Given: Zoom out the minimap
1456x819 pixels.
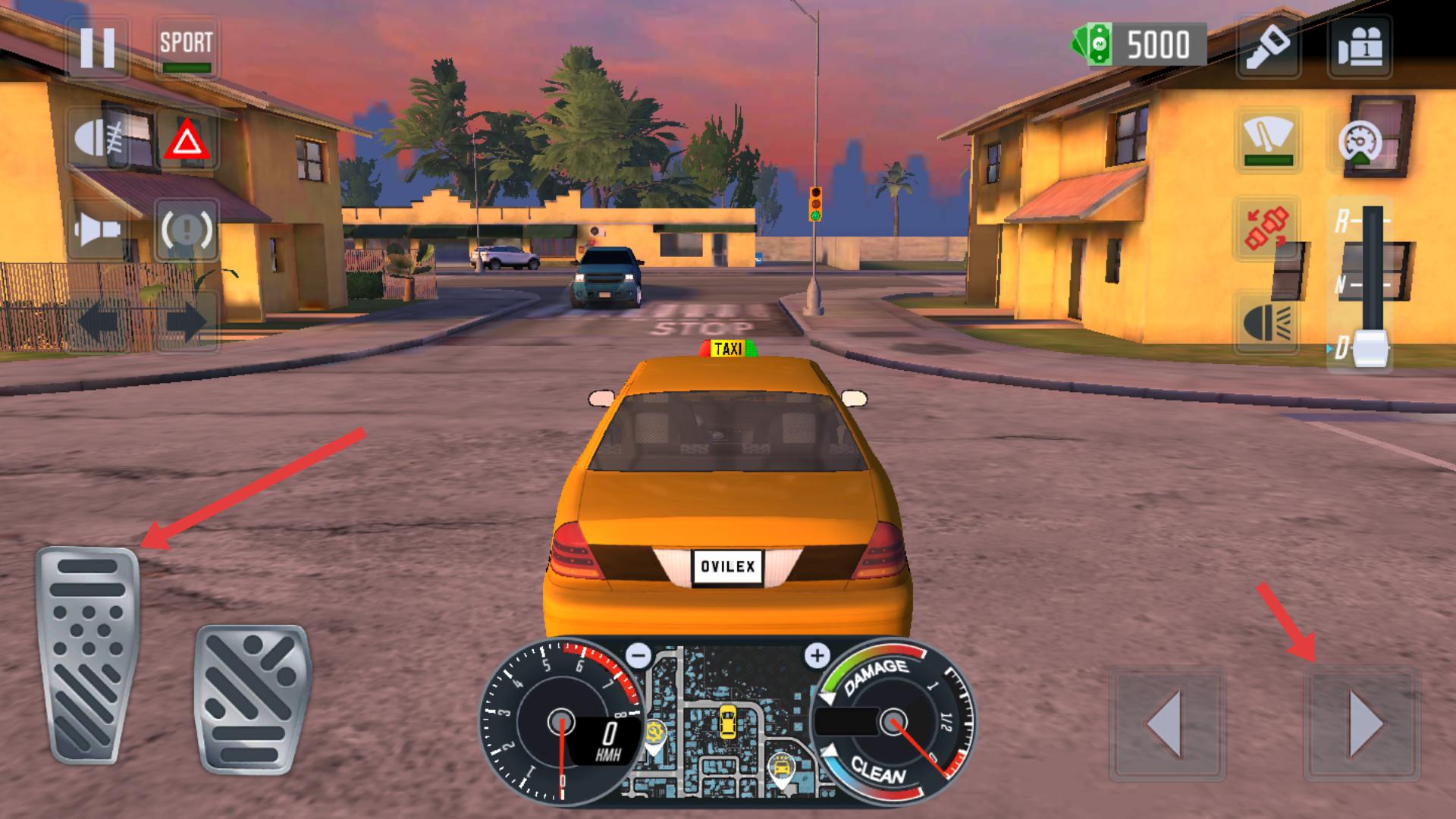Looking at the screenshot, I should 639,654.
